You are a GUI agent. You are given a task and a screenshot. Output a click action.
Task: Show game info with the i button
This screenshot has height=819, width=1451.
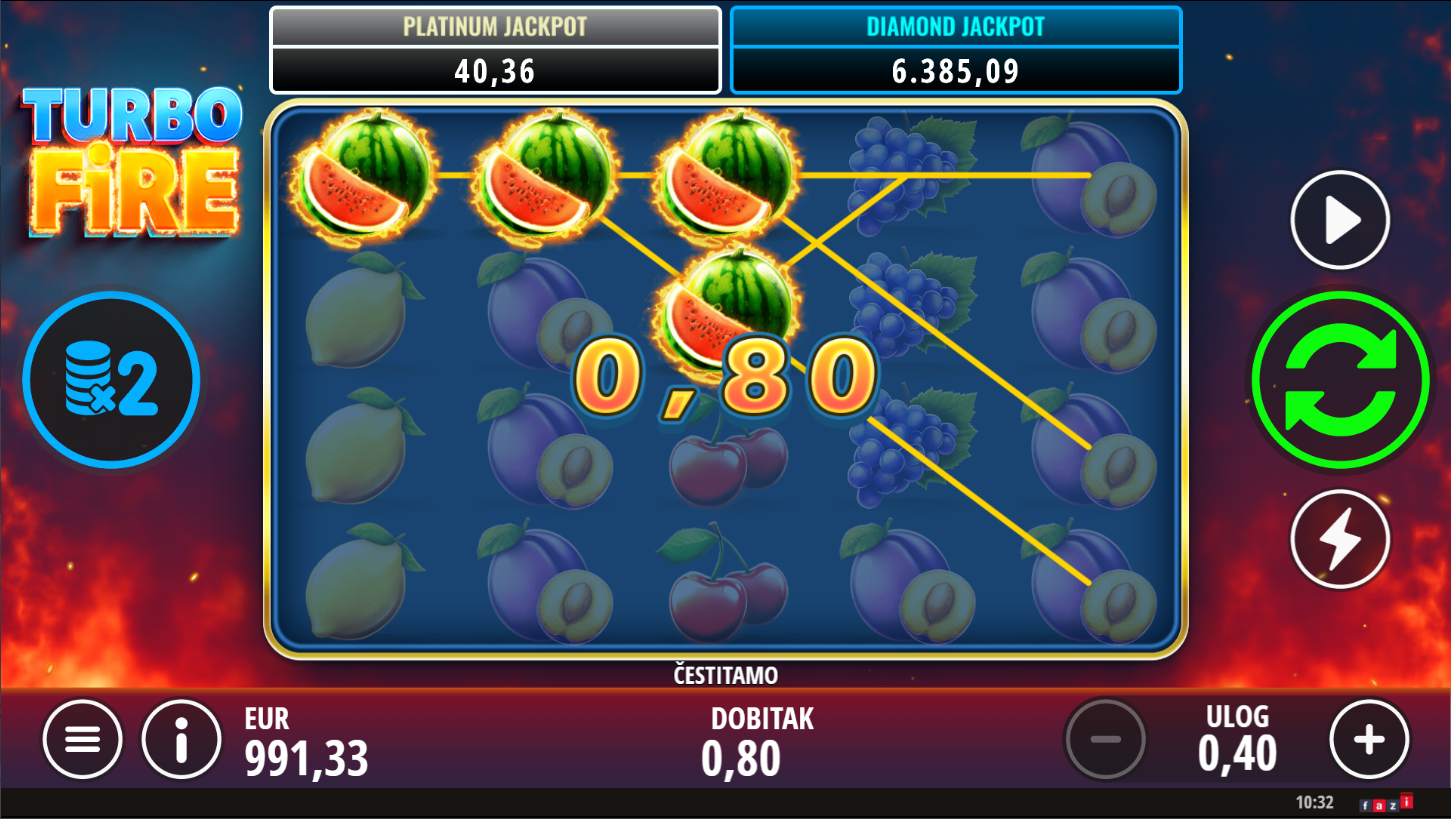pos(181,740)
